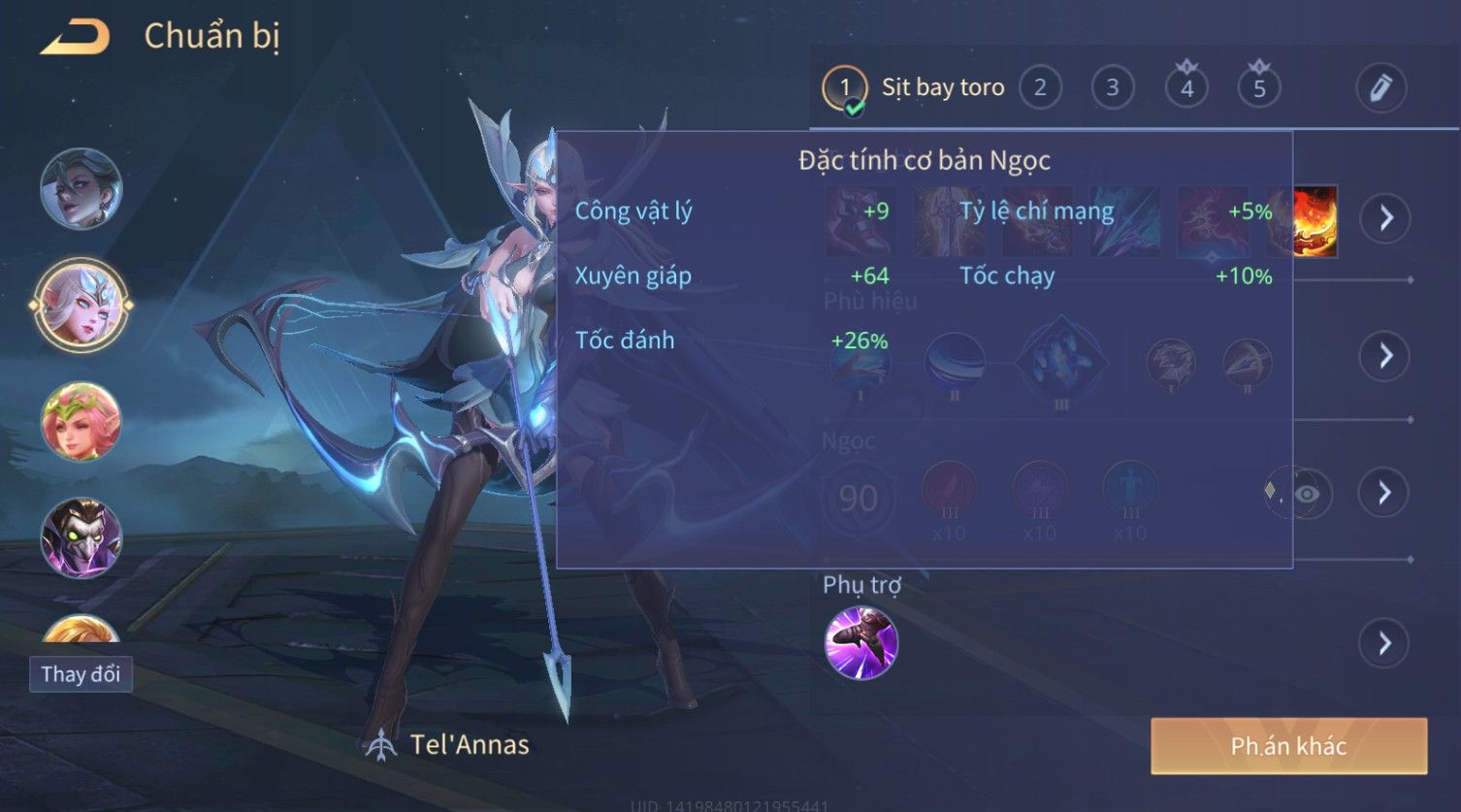The width and height of the screenshot is (1461, 812).
Task: Choose loadout tab 4
Action: click(x=1186, y=88)
